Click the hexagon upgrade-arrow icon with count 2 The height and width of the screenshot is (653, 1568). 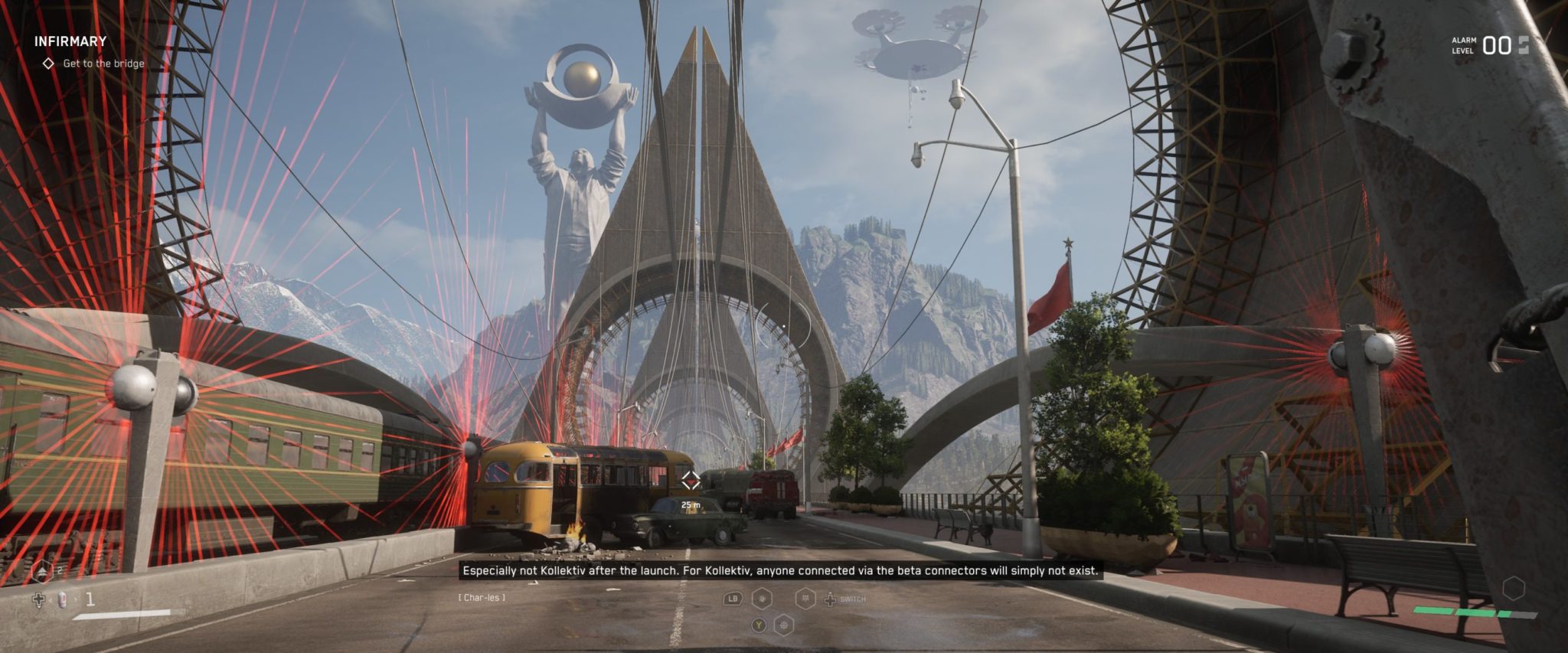42,572
